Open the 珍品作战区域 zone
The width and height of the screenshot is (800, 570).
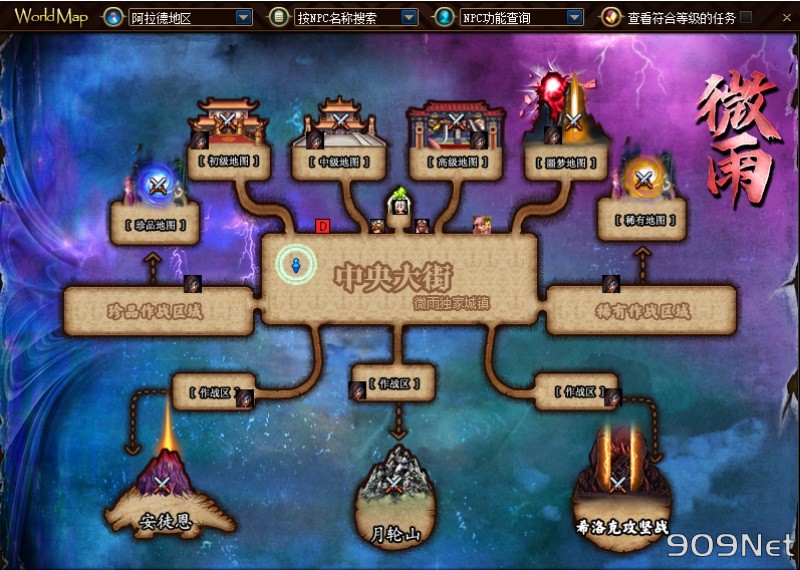click(156, 311)
